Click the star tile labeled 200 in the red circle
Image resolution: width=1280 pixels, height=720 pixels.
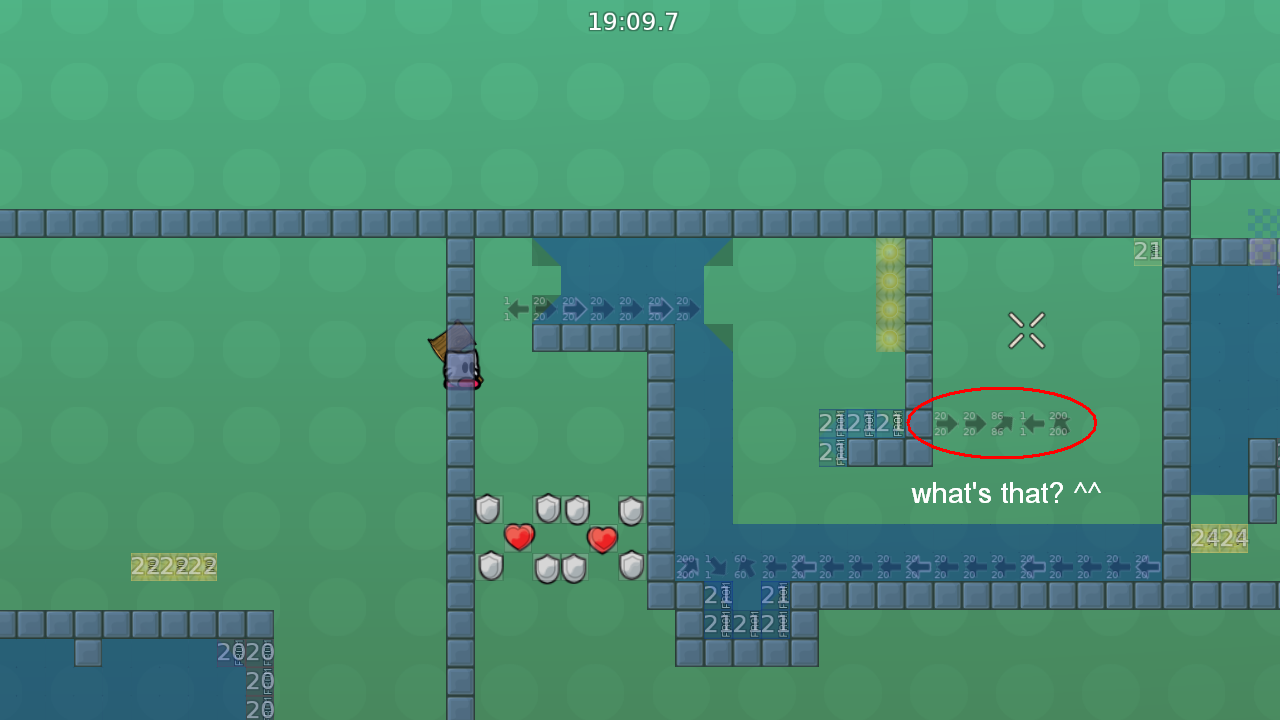1062,423
